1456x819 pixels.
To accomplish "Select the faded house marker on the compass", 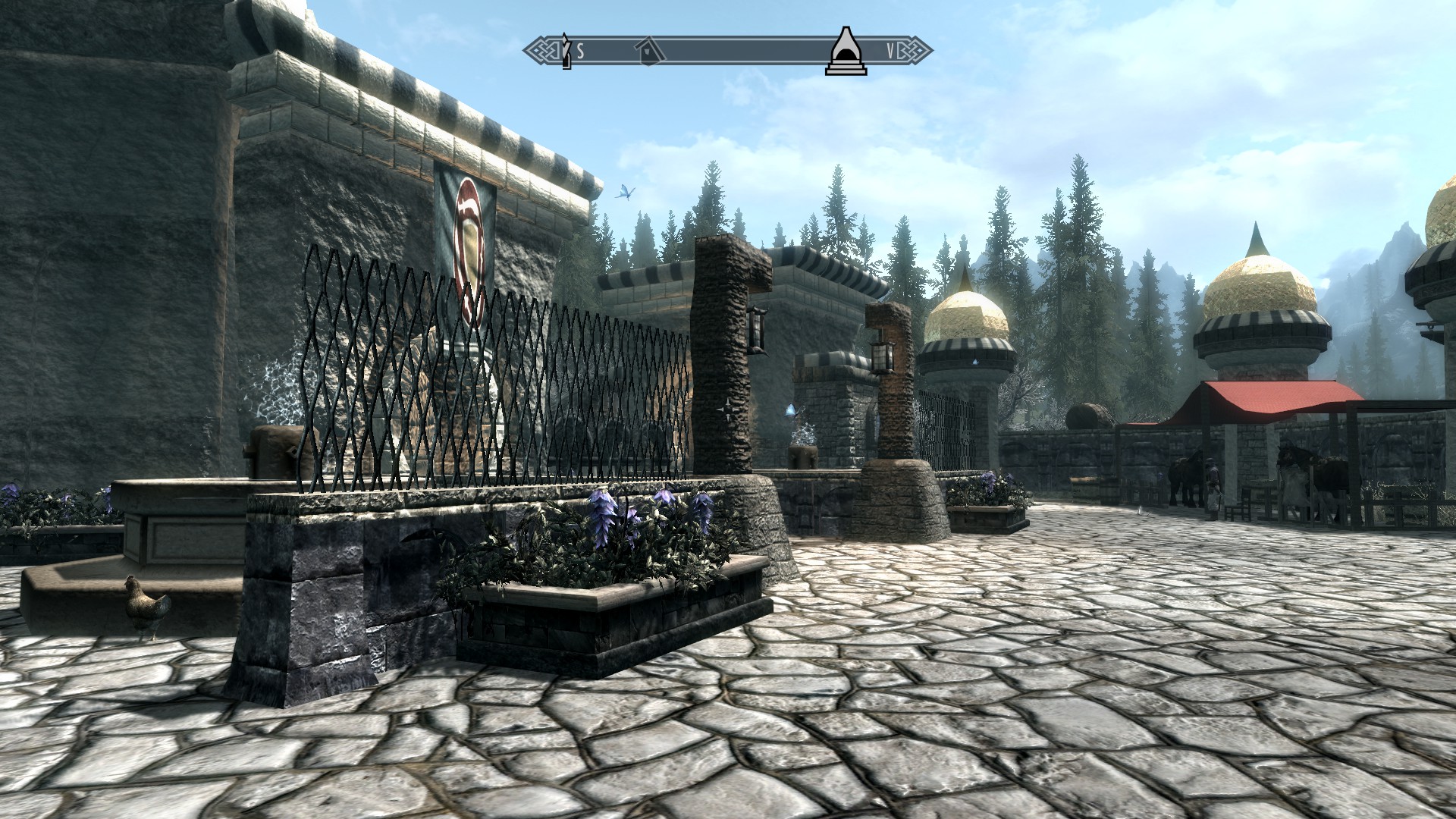I will (650, 52).
